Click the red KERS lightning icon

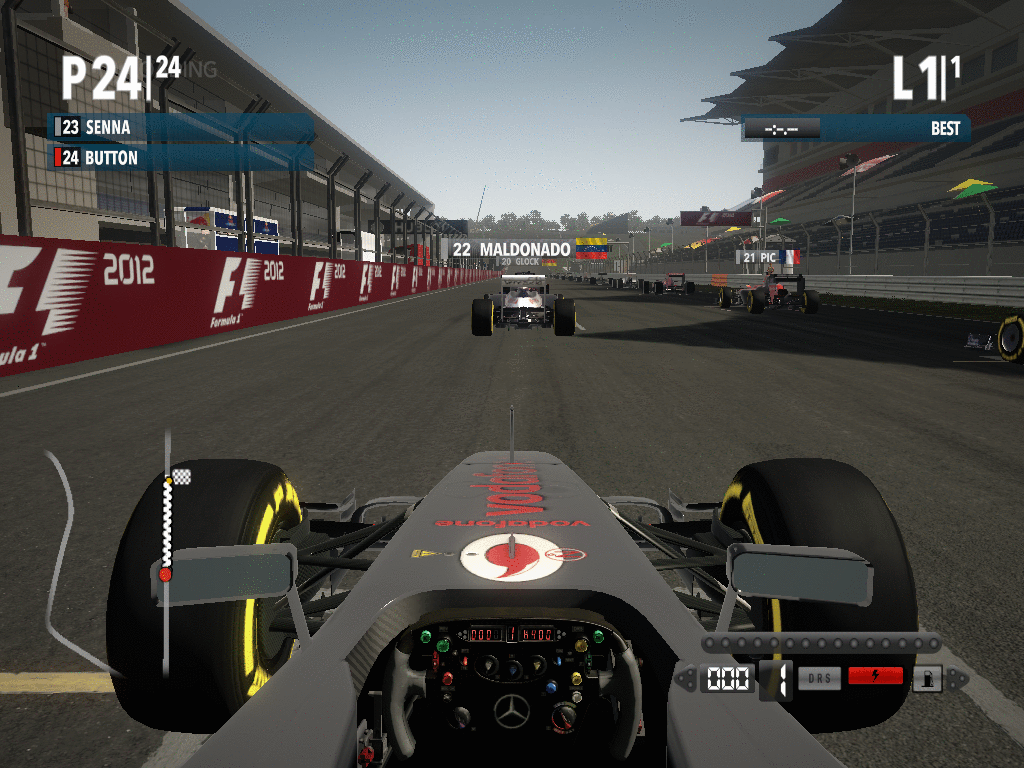pyautogui.click(x=875, y=677)
